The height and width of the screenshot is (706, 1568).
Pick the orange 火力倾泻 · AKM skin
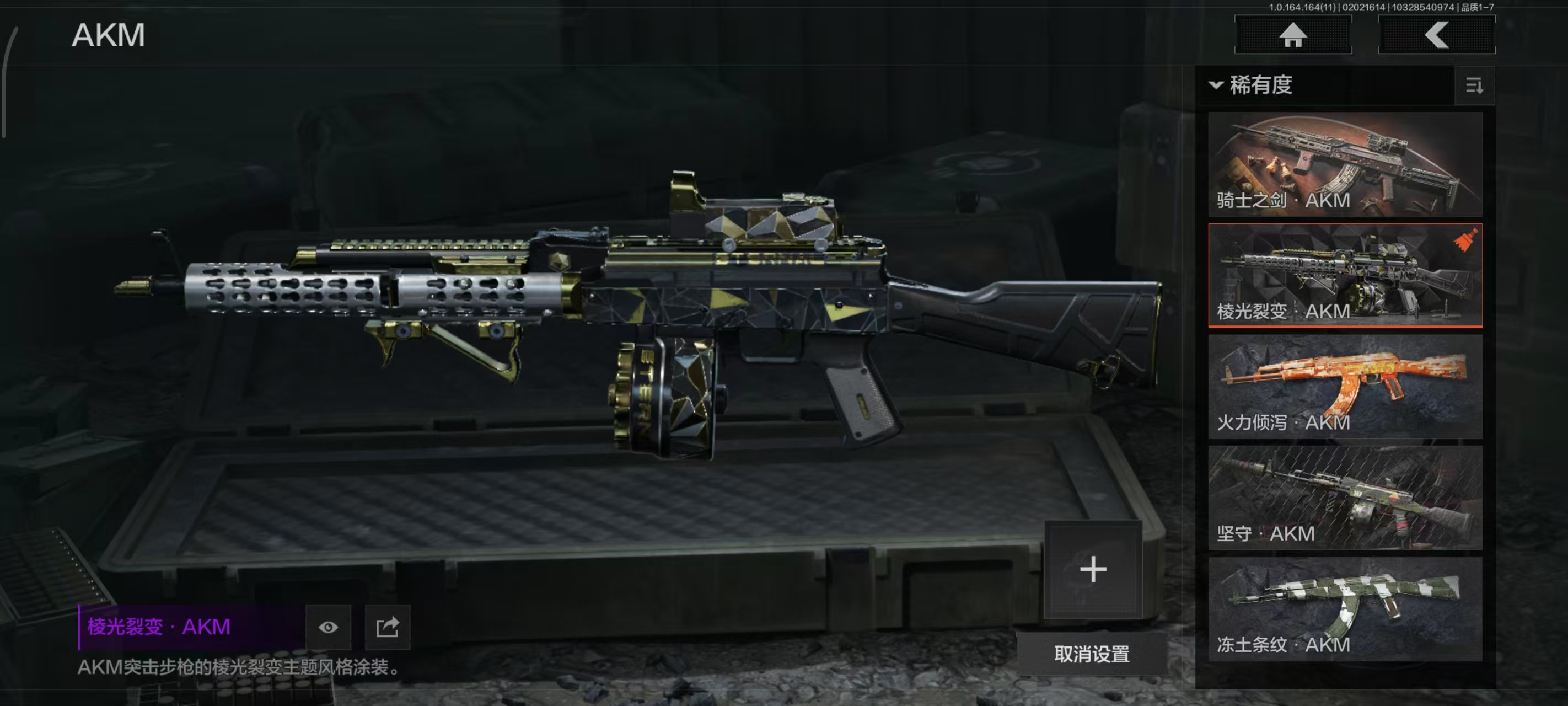pyautogui.click(x=1345, y=387)
